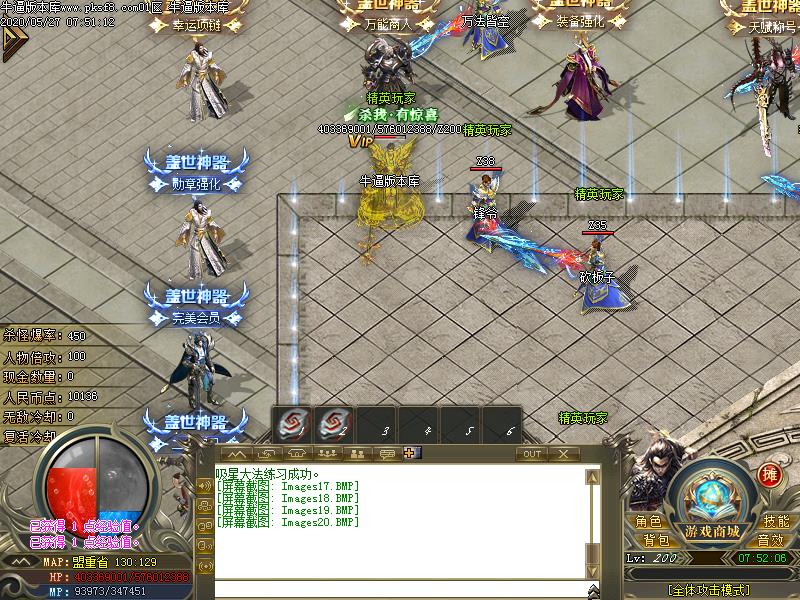This screenshot has width=800, height=600.
Task: Open the 技能 skills panel
Action: (776, 521)
